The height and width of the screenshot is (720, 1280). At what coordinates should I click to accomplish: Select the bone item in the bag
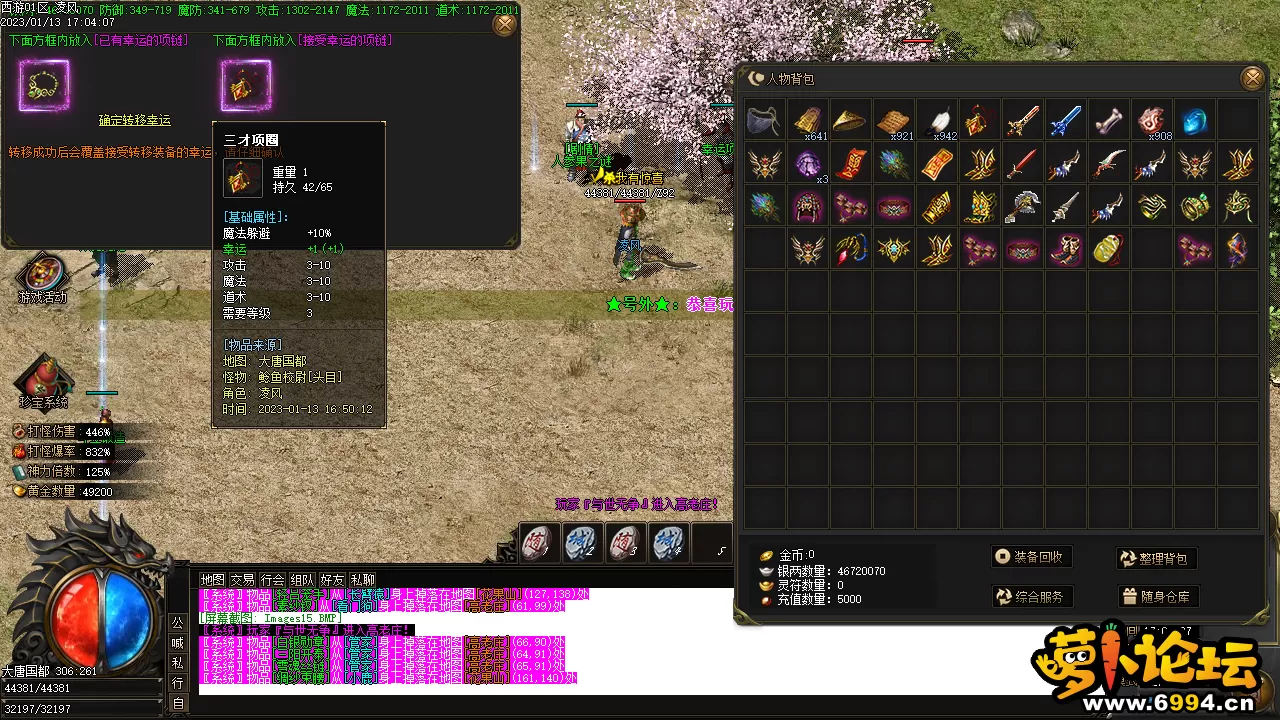click(1108, 120)
